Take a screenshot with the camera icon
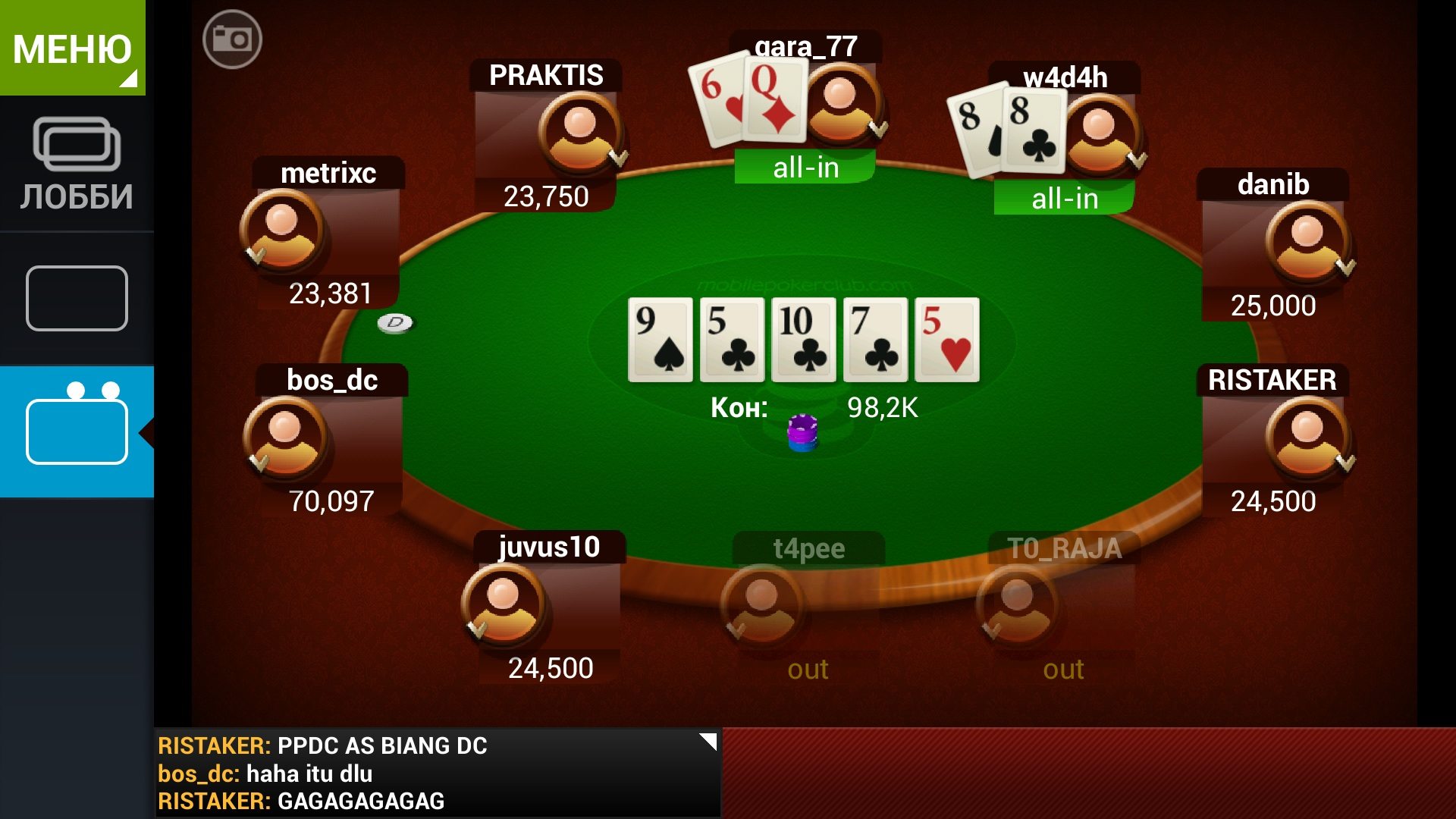The image size is (1456, 819). coord(232,39)
